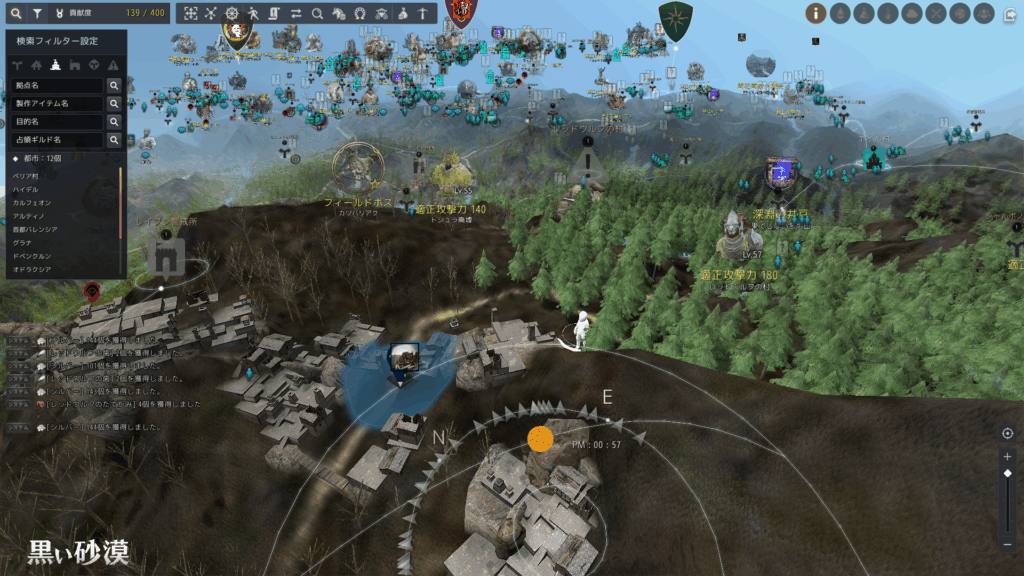
Task: Toggle the funnel filter button
Action: pyautogui.click(x=37, y=14)
